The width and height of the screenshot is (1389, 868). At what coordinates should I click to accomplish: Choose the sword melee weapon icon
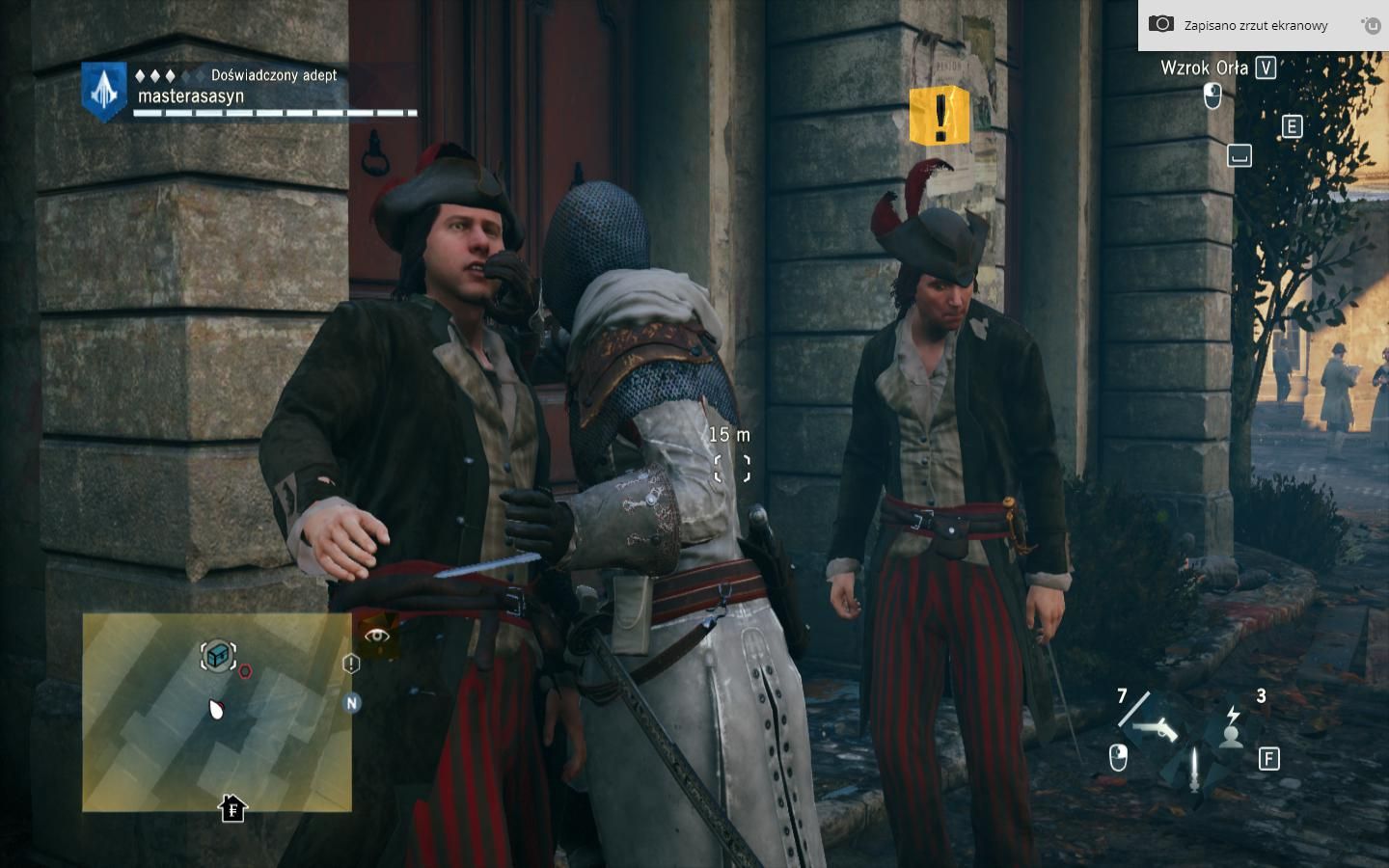pyautogui.click(x=1195, y=768)
